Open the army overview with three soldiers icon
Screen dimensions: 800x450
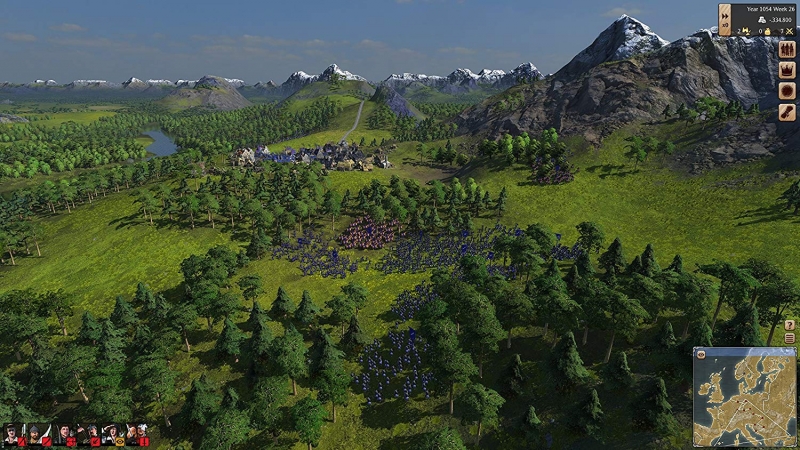coord(787,49)
